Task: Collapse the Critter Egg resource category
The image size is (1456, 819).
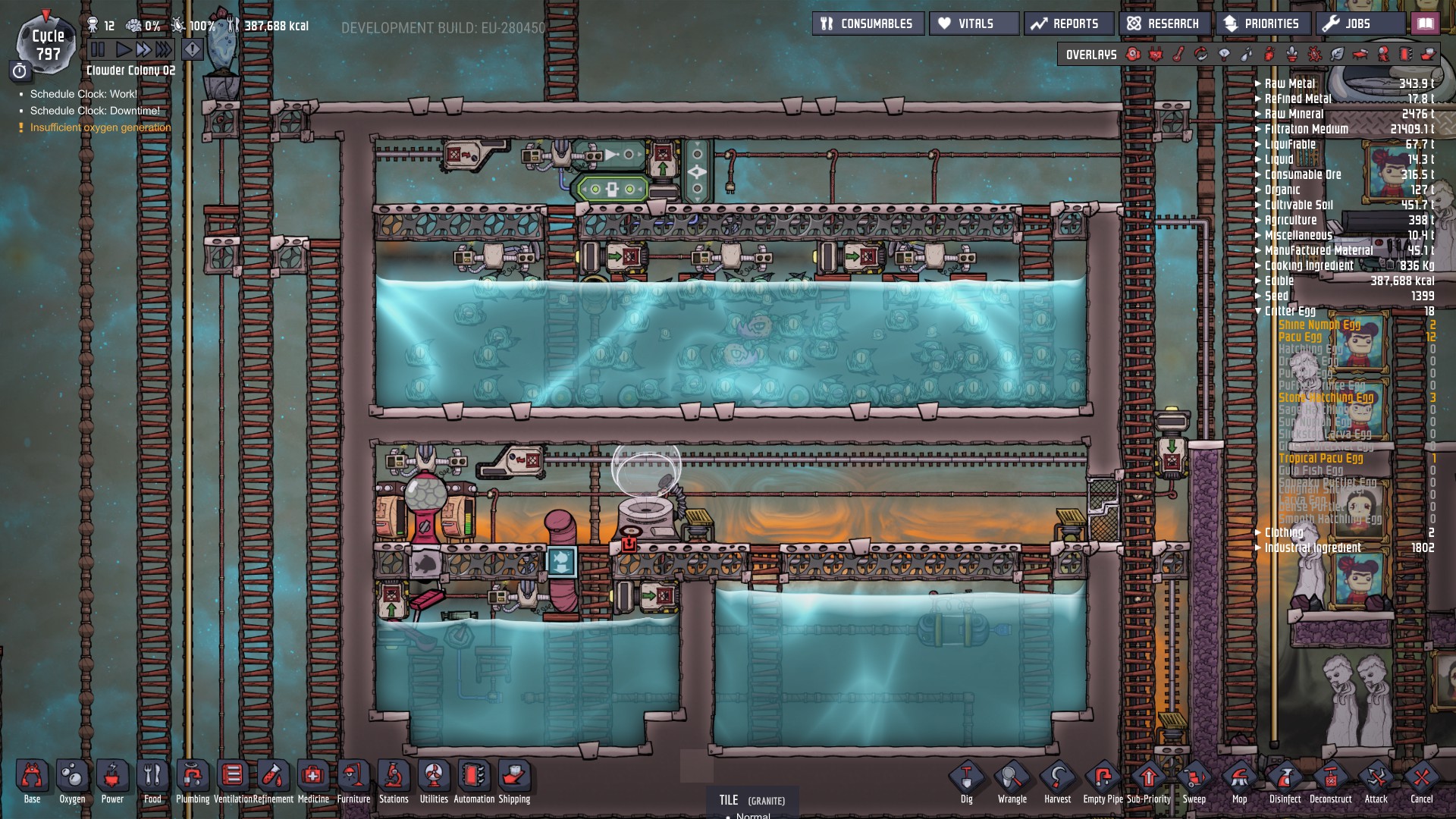Action: (x=1259, y=312)
